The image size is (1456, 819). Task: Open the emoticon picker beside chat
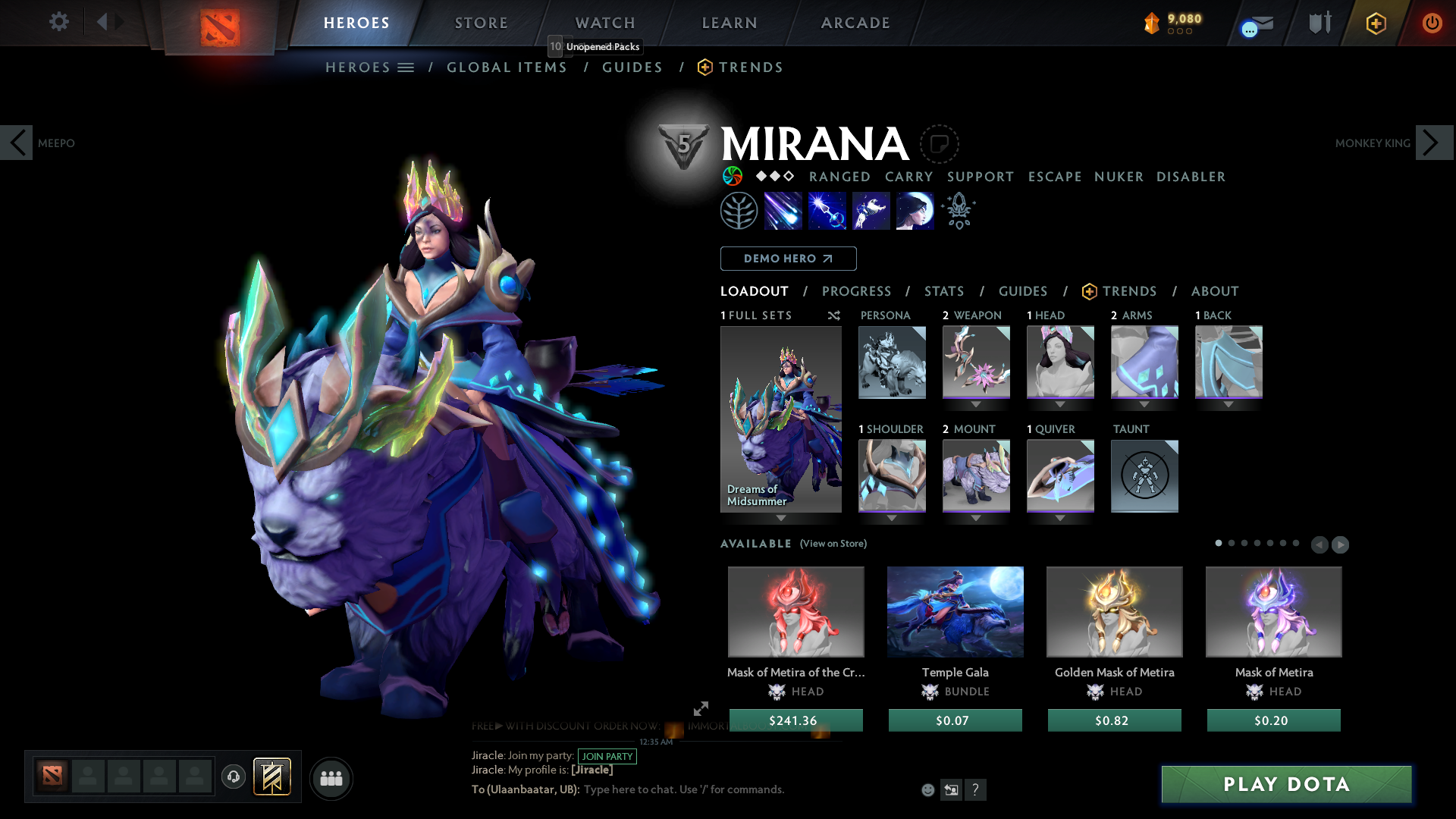point(927,789)
